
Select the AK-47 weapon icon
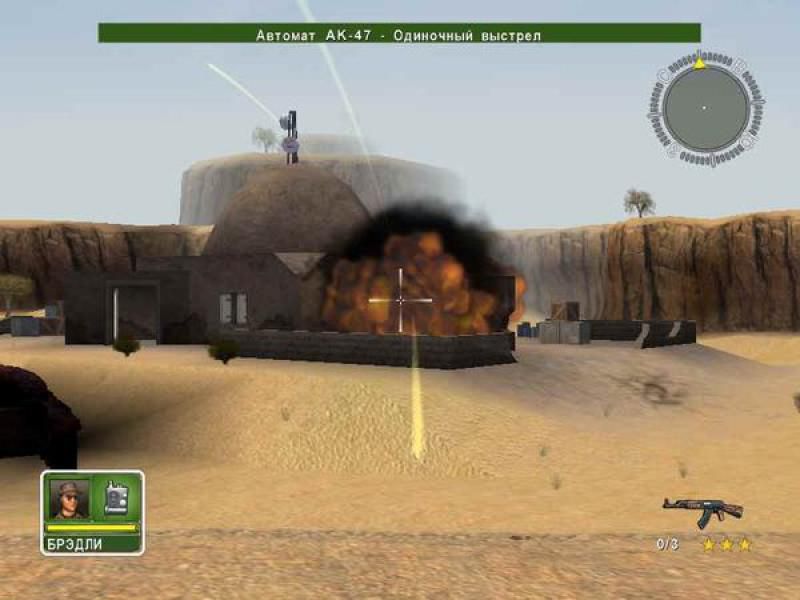(x=702, y=511)
